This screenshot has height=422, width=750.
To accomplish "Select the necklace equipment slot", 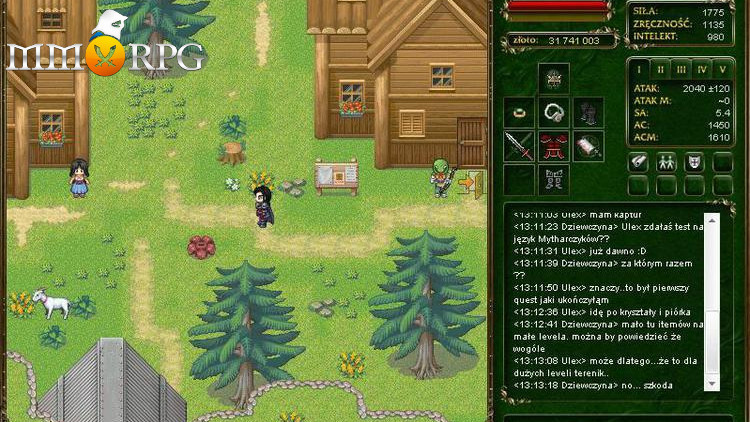I will [554, 111].
